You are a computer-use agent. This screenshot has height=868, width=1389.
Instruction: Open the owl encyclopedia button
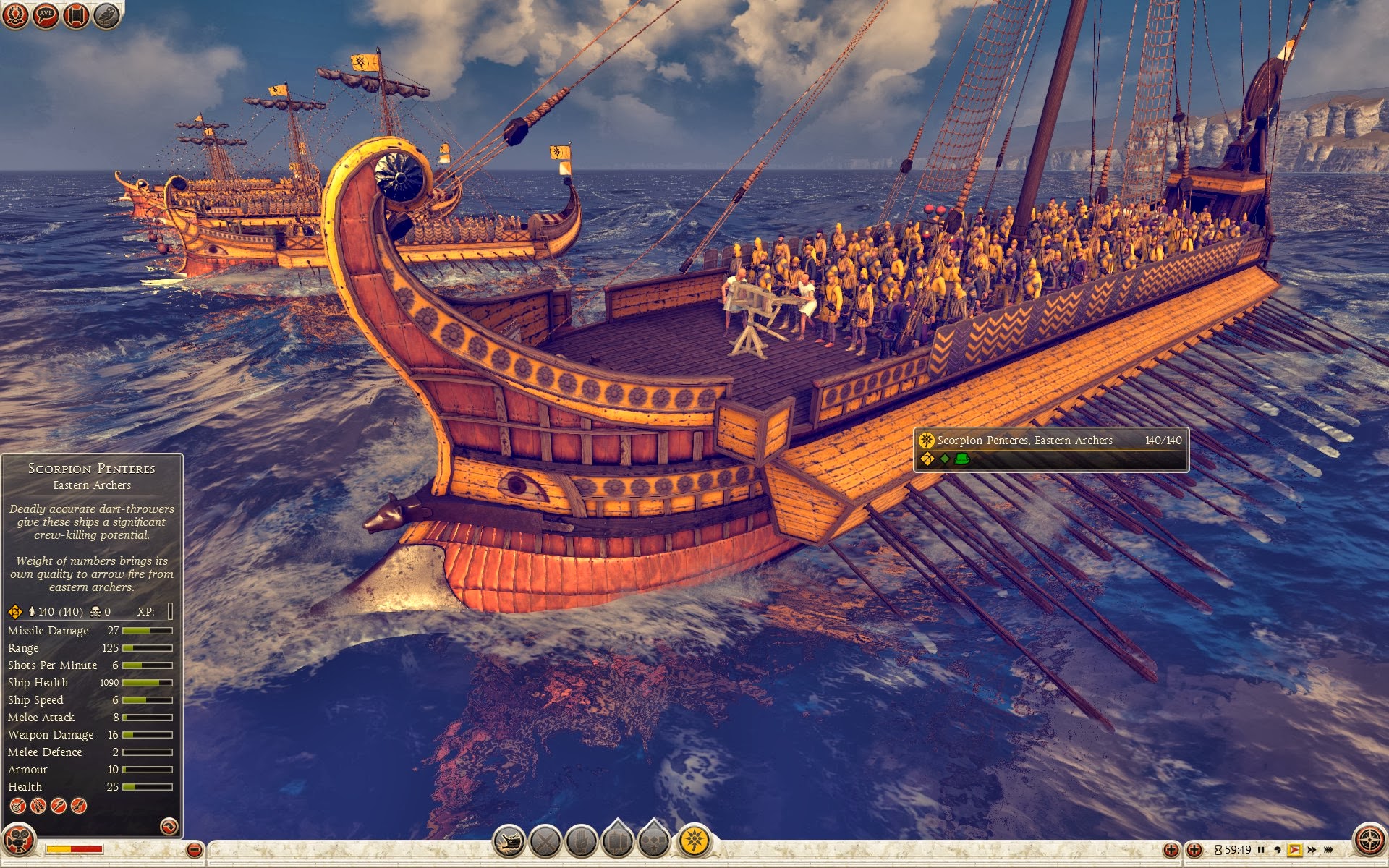pos(106,15)
